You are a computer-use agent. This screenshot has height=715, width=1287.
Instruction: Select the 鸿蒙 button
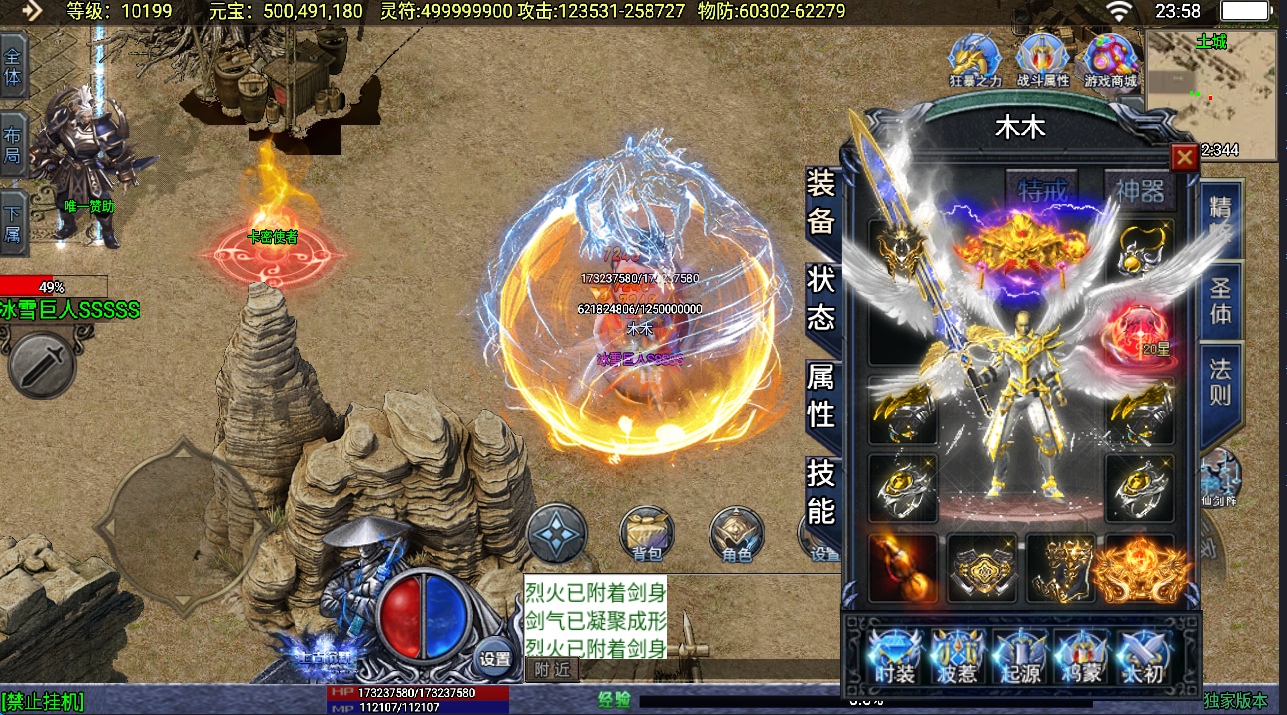point(1082,658)
